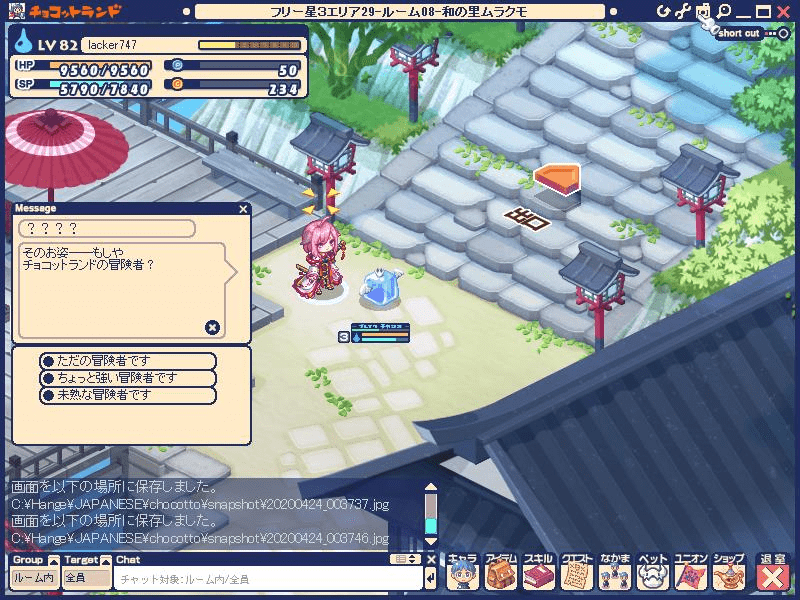
Task: Open settings with the wrench icon
Action: pyautogui.click(x=683, y=11)
